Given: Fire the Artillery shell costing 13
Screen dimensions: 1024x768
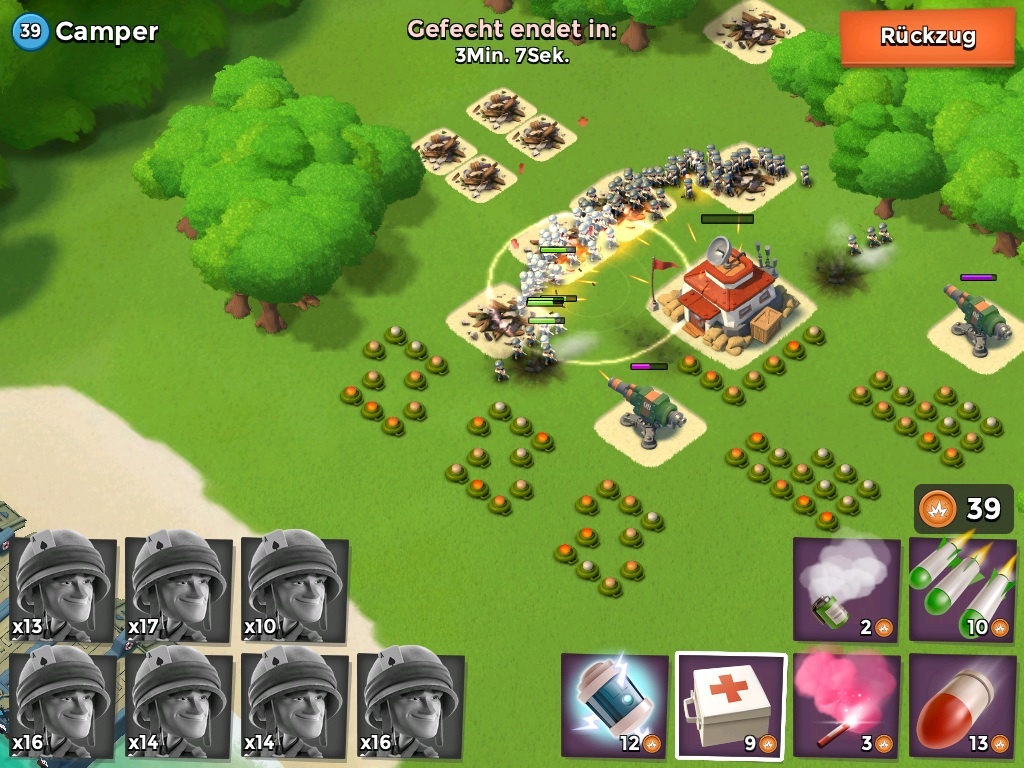Looking at the screenshot, I should tap(962, 704).
